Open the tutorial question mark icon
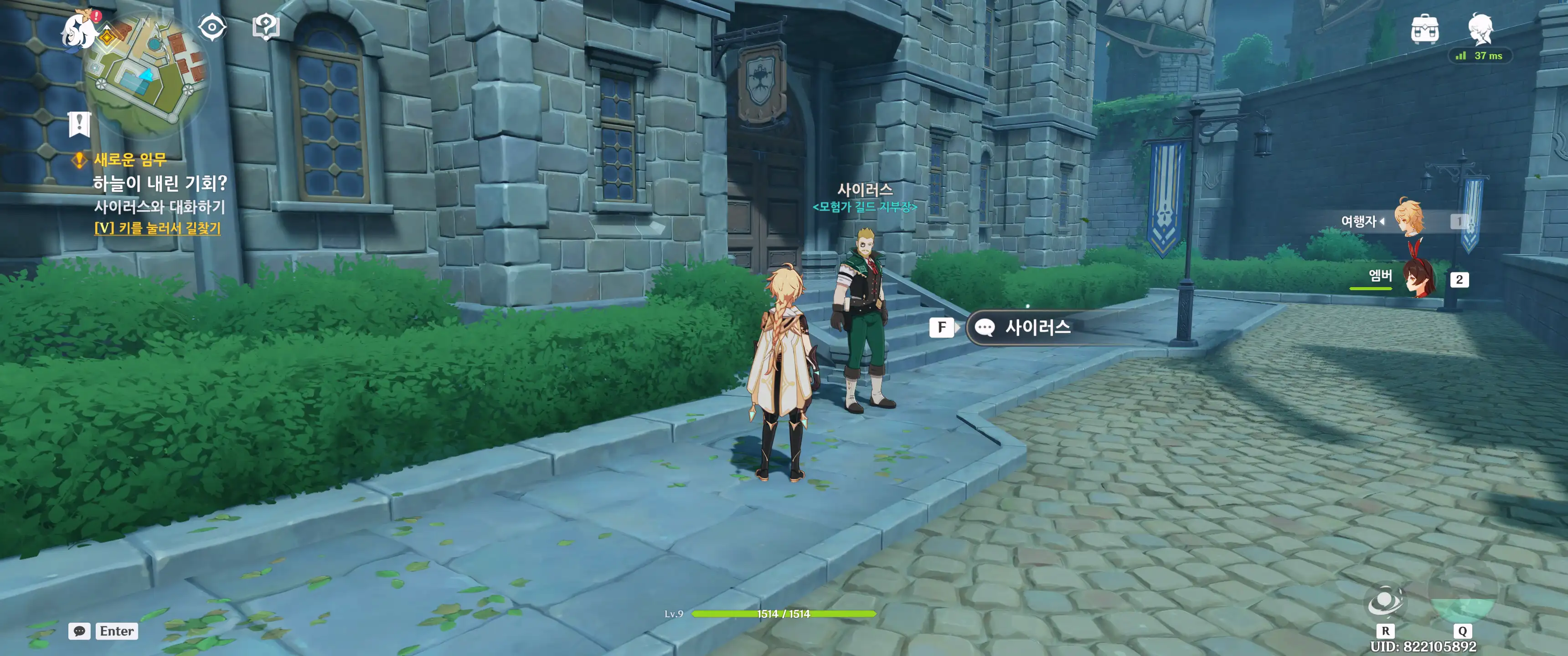 [265, 27]
